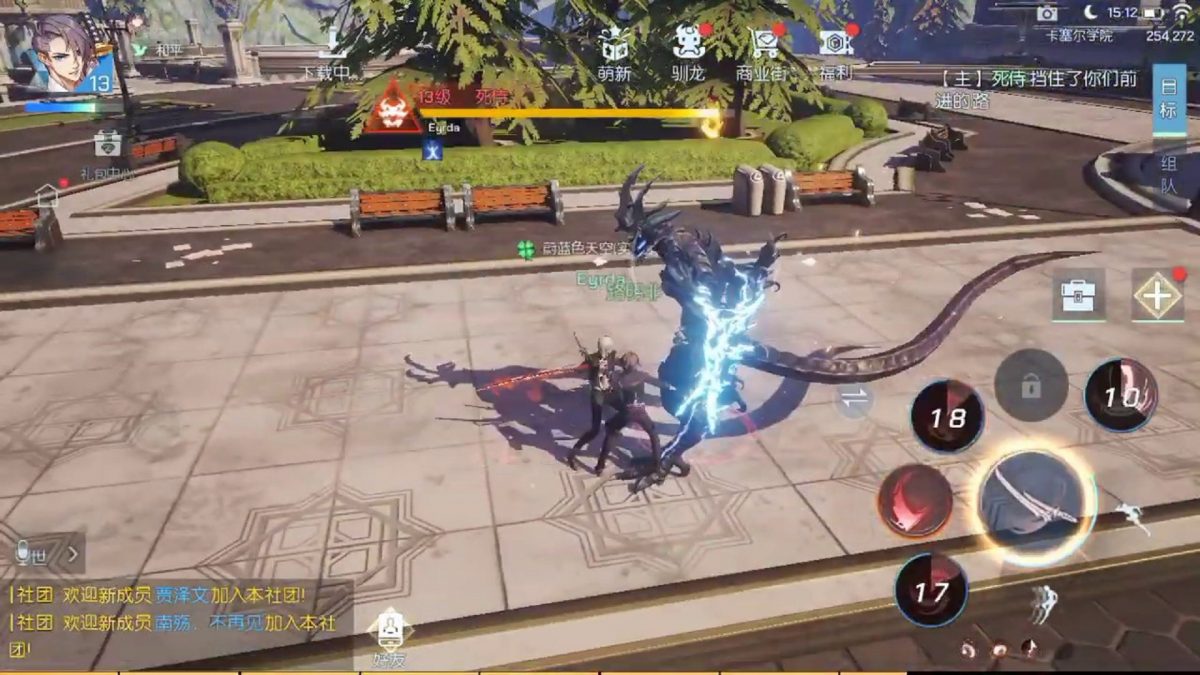
Task: Switch to the 组队 team tab
Action: (1168, 174)
